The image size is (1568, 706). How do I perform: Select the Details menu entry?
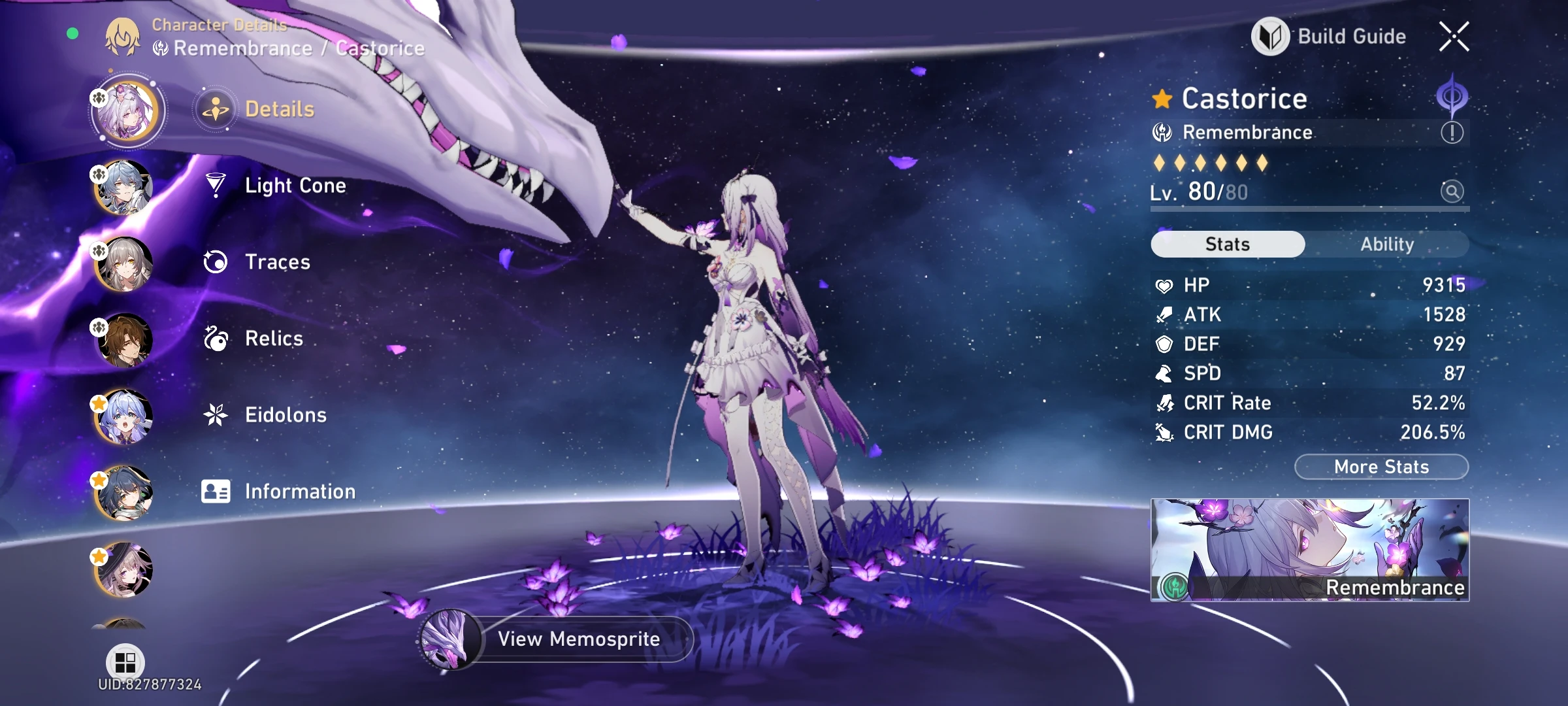coord(280,109)
